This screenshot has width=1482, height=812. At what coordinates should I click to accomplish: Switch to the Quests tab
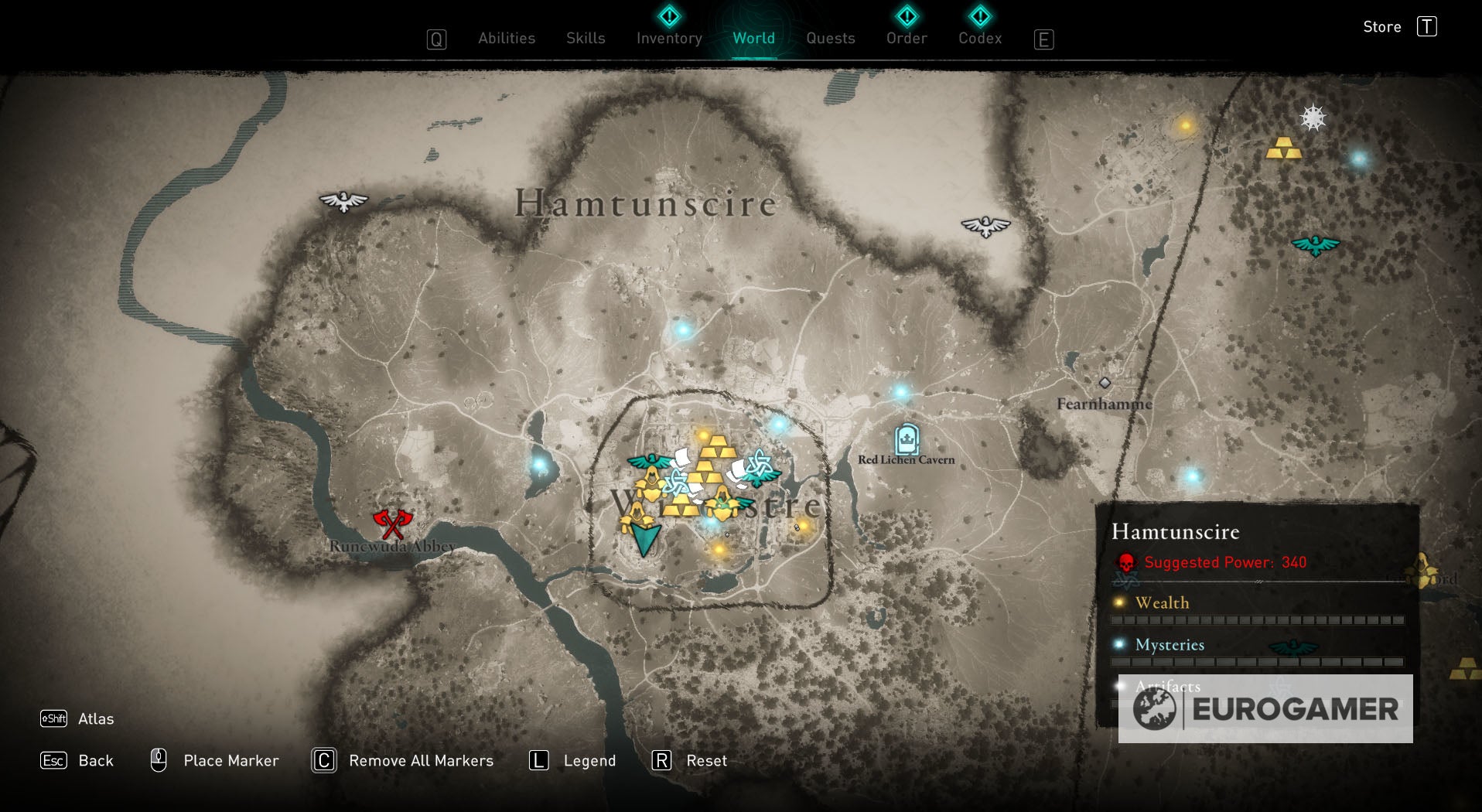pos(830,38)
